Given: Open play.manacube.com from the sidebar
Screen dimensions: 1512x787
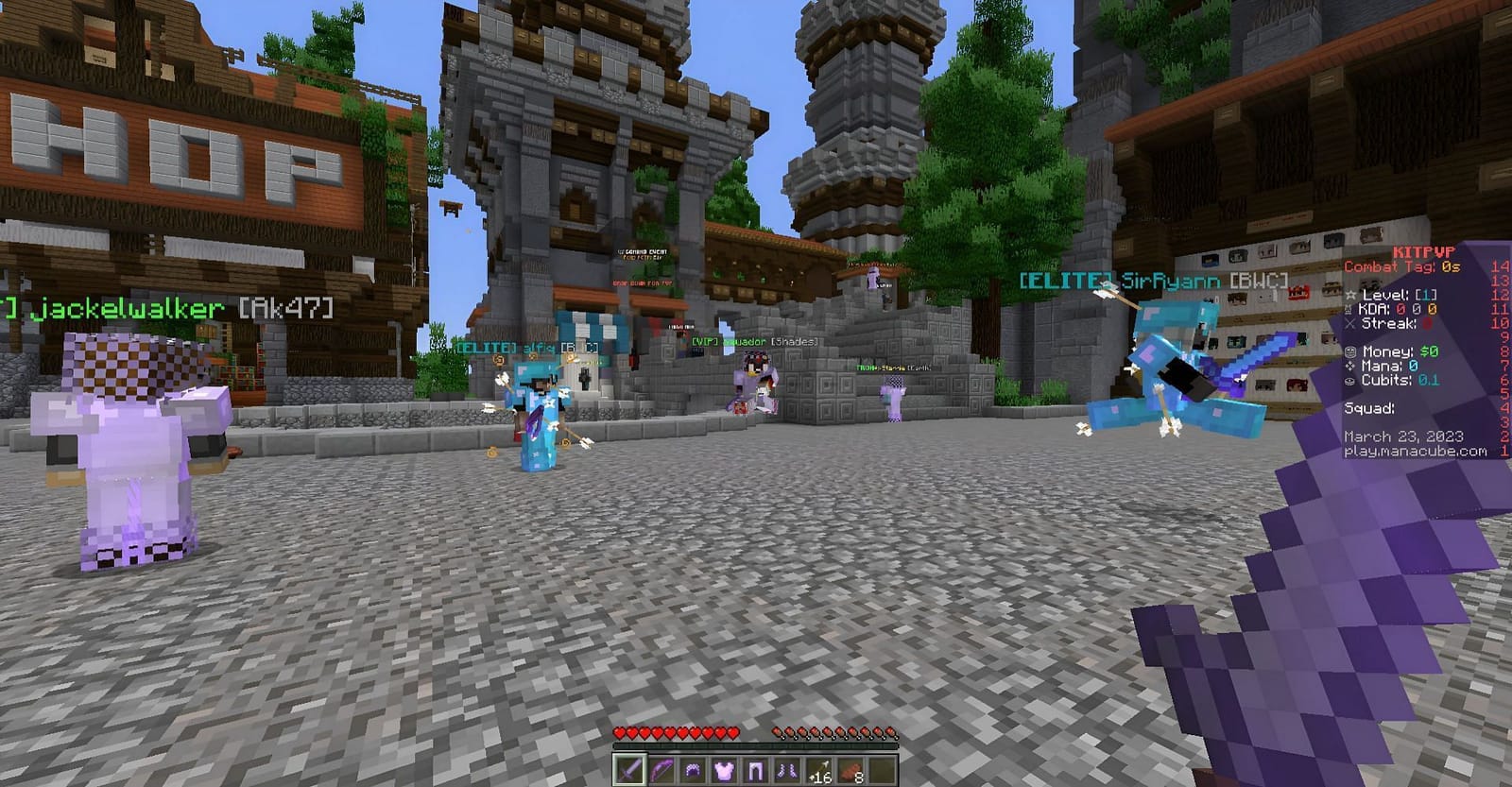Looking at the screenshot, I should point(1415,451).
